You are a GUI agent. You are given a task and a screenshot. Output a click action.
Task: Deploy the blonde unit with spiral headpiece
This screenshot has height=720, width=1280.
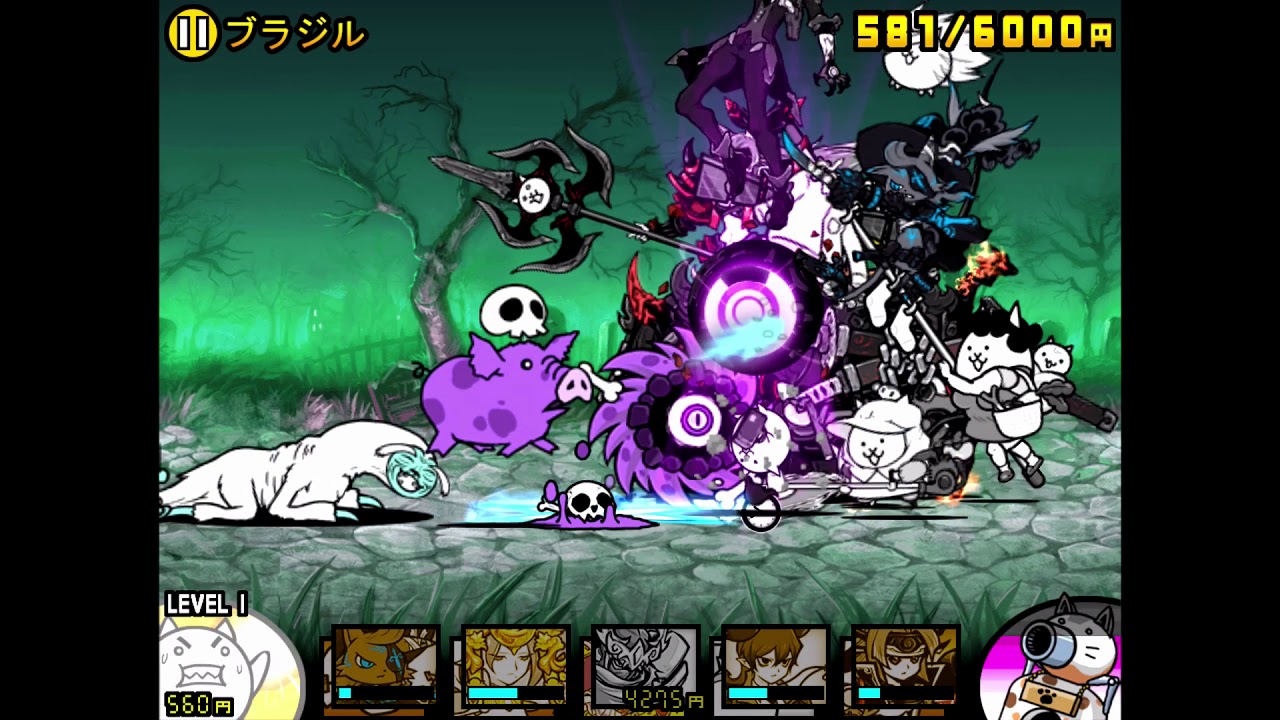pyautogui.click(x=904, y=666)
